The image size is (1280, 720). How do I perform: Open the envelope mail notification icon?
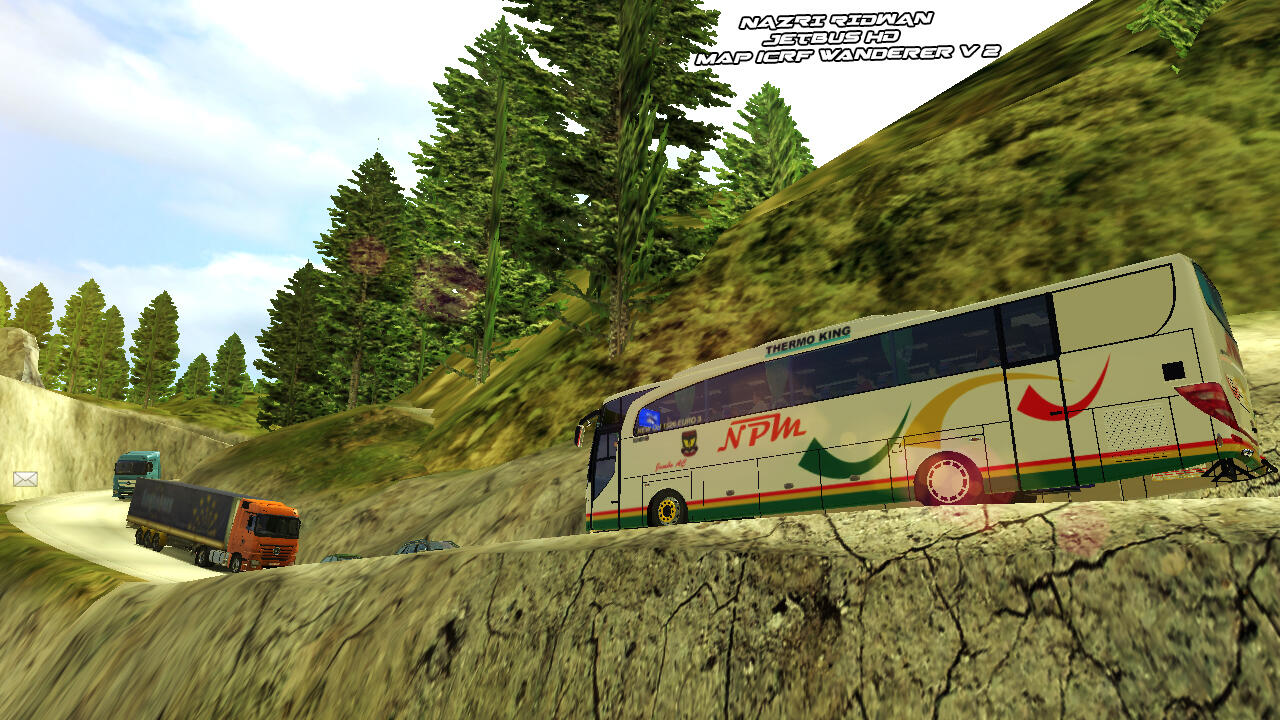click(25, 479)
